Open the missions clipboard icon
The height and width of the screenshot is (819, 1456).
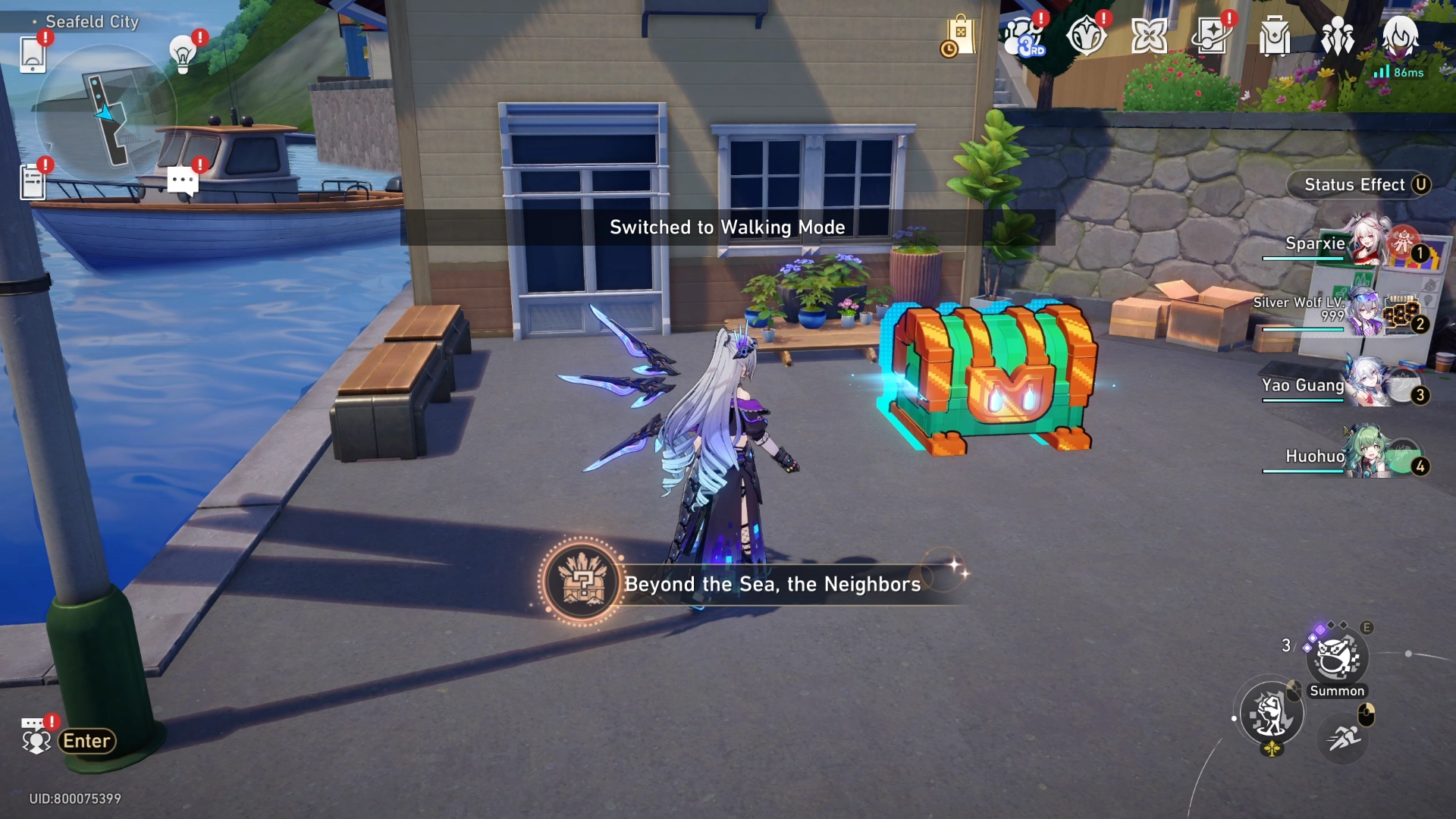[x=32, y=182]
